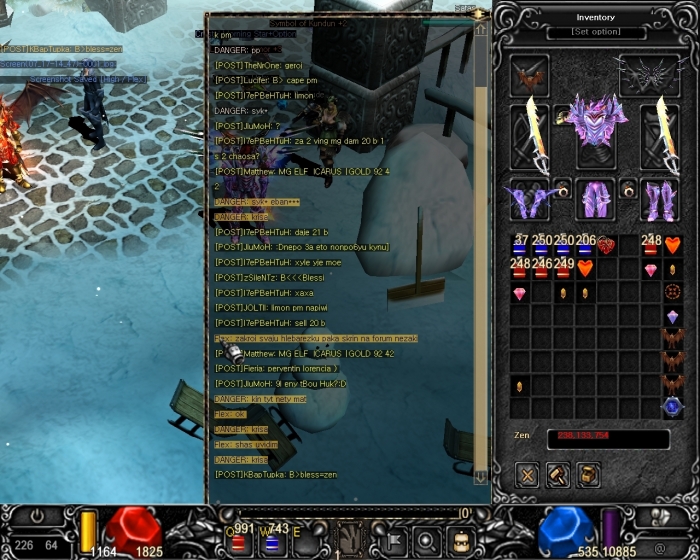Open the personal store chest button
The height and width of the screenshot is (560, 700).
[x=589, y=474]
